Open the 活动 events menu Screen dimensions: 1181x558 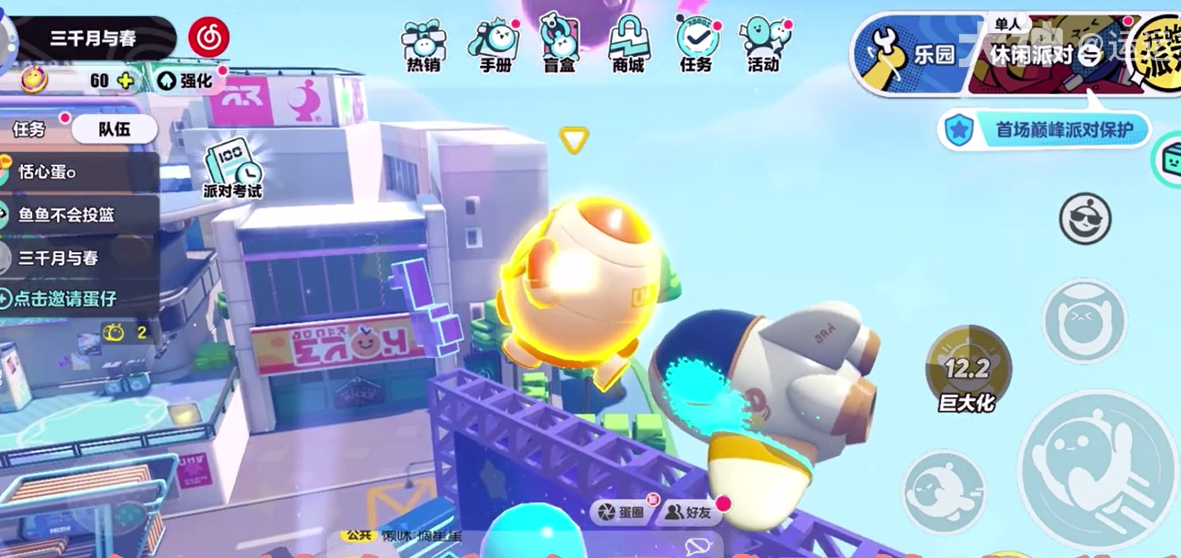764,46
